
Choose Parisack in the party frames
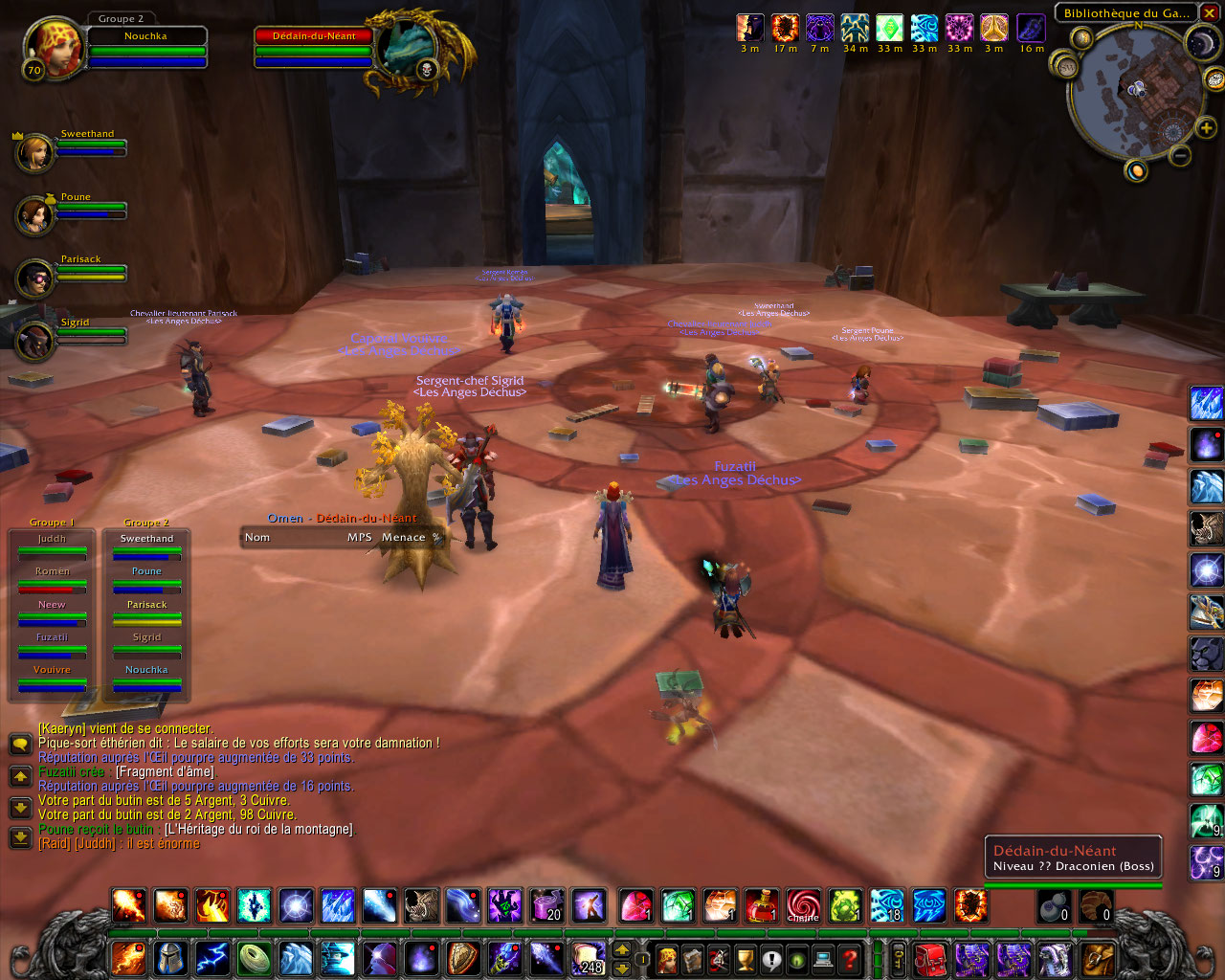point(34,278)
